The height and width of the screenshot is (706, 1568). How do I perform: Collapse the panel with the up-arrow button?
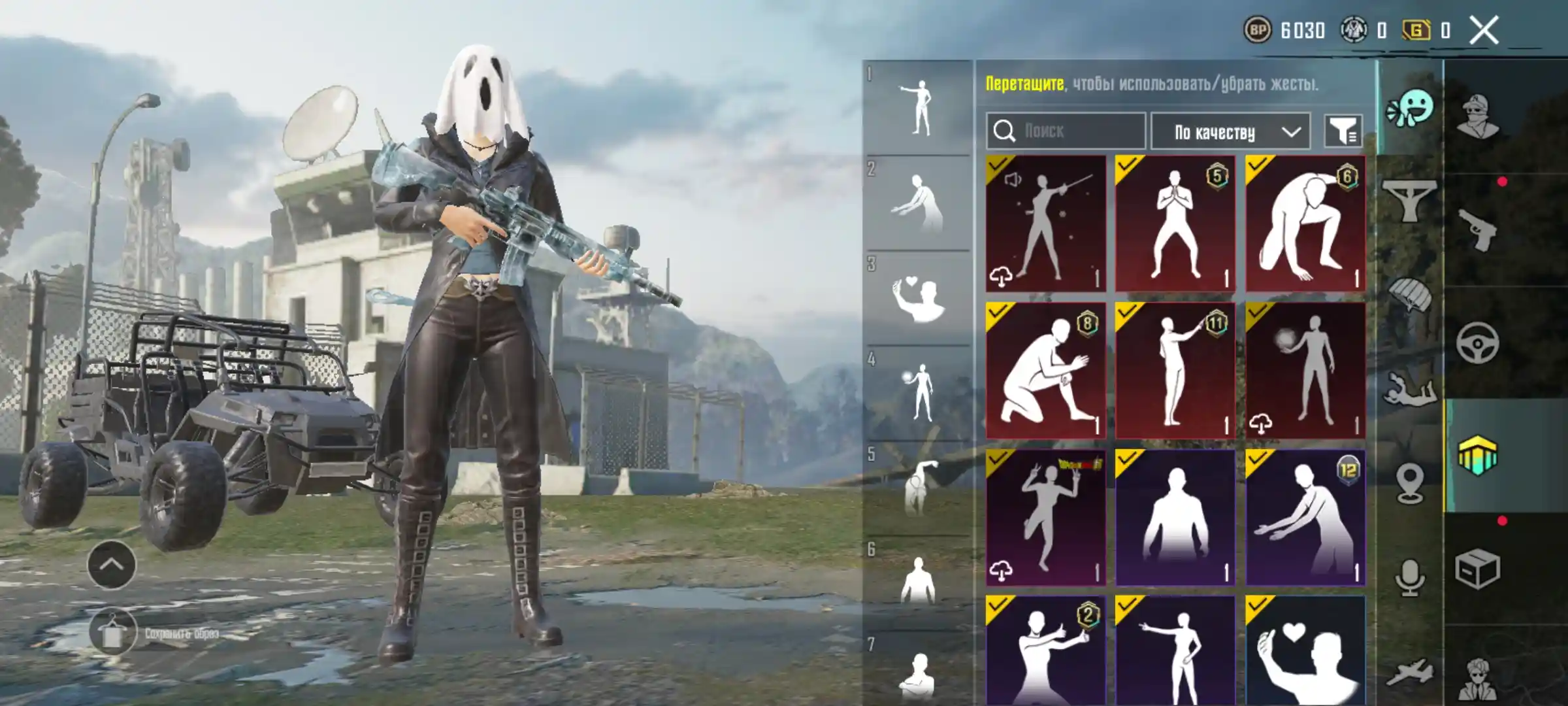click(x=112, y=565)
